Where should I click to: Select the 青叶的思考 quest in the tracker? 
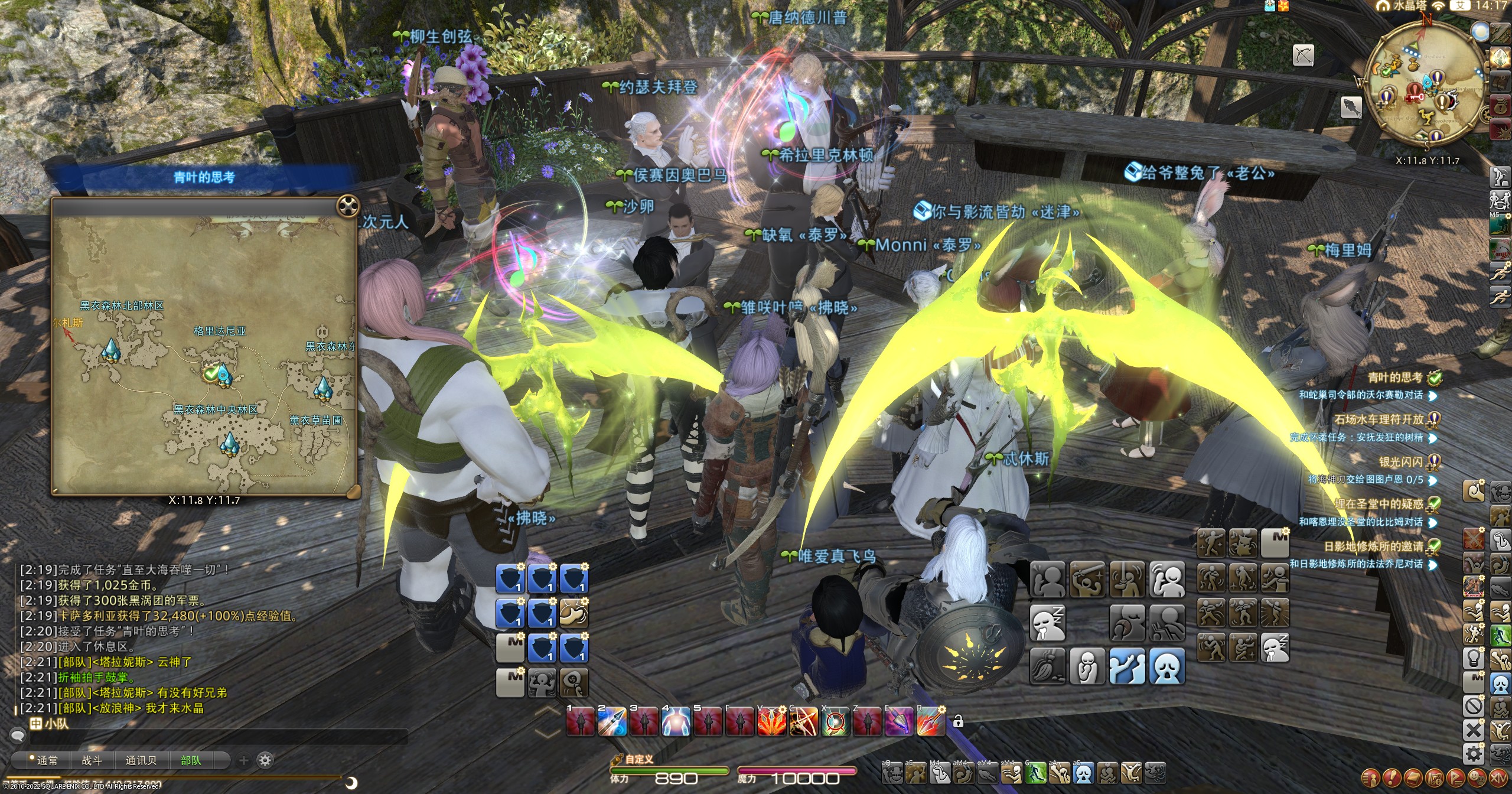(1395, 378)
